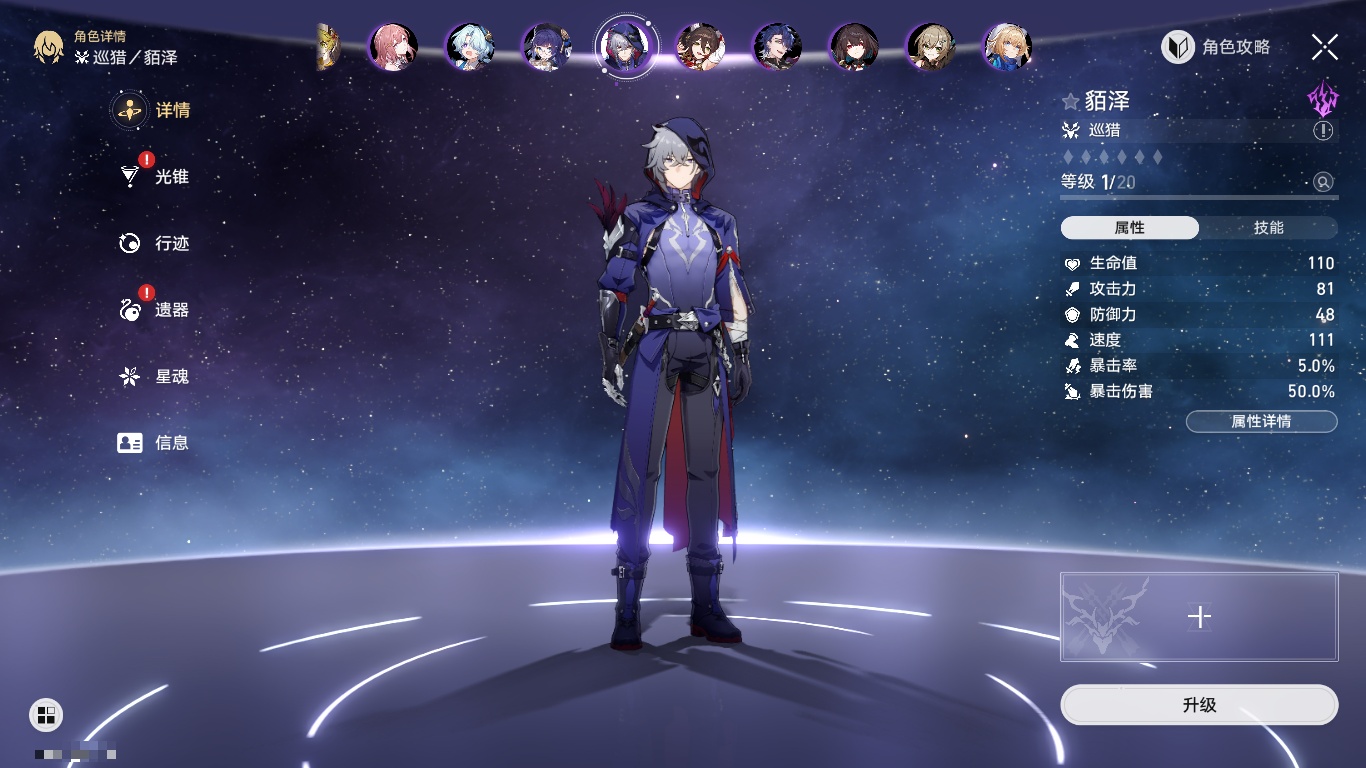Open the 遗器 relics menu
The image size is (1366, 768).
click(x=155, y=310)
